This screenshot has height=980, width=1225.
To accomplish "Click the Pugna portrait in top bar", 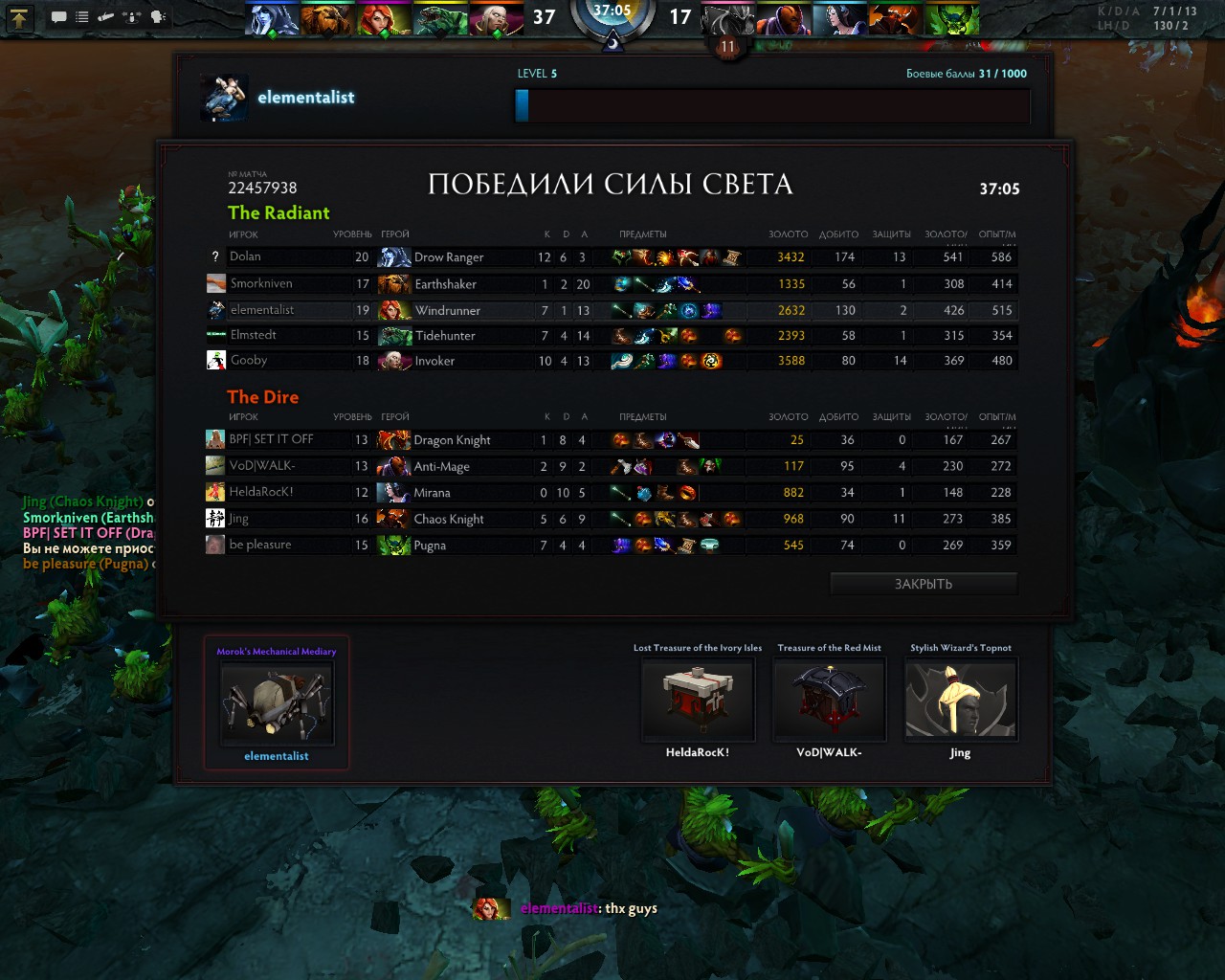I will click(x=952, y=18).
